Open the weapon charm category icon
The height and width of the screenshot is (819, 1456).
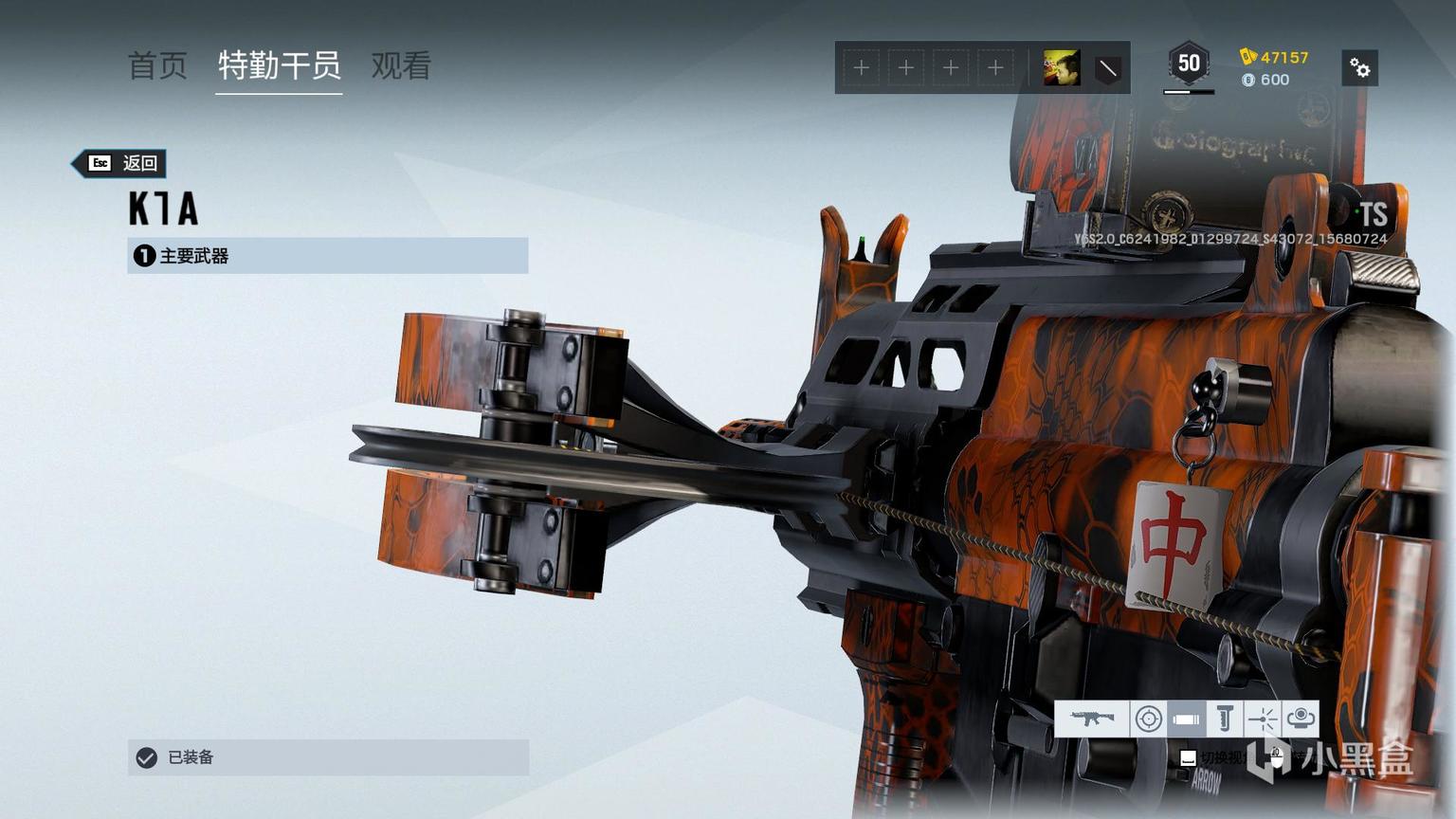click(x=1301, y=719)
